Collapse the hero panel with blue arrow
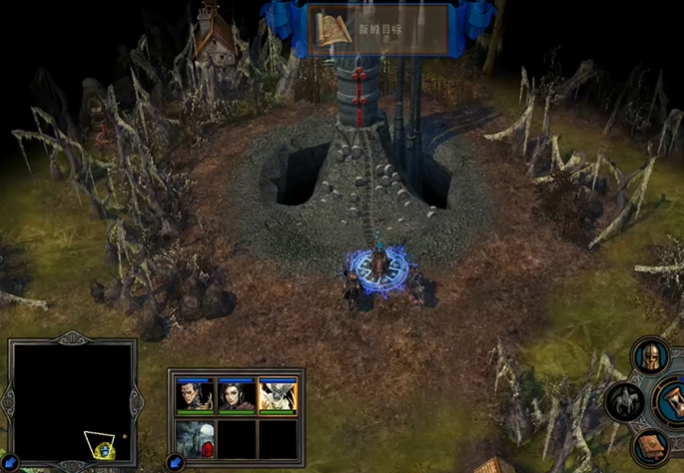Screen dimensions: 684x473 click(x=176, y=462)
